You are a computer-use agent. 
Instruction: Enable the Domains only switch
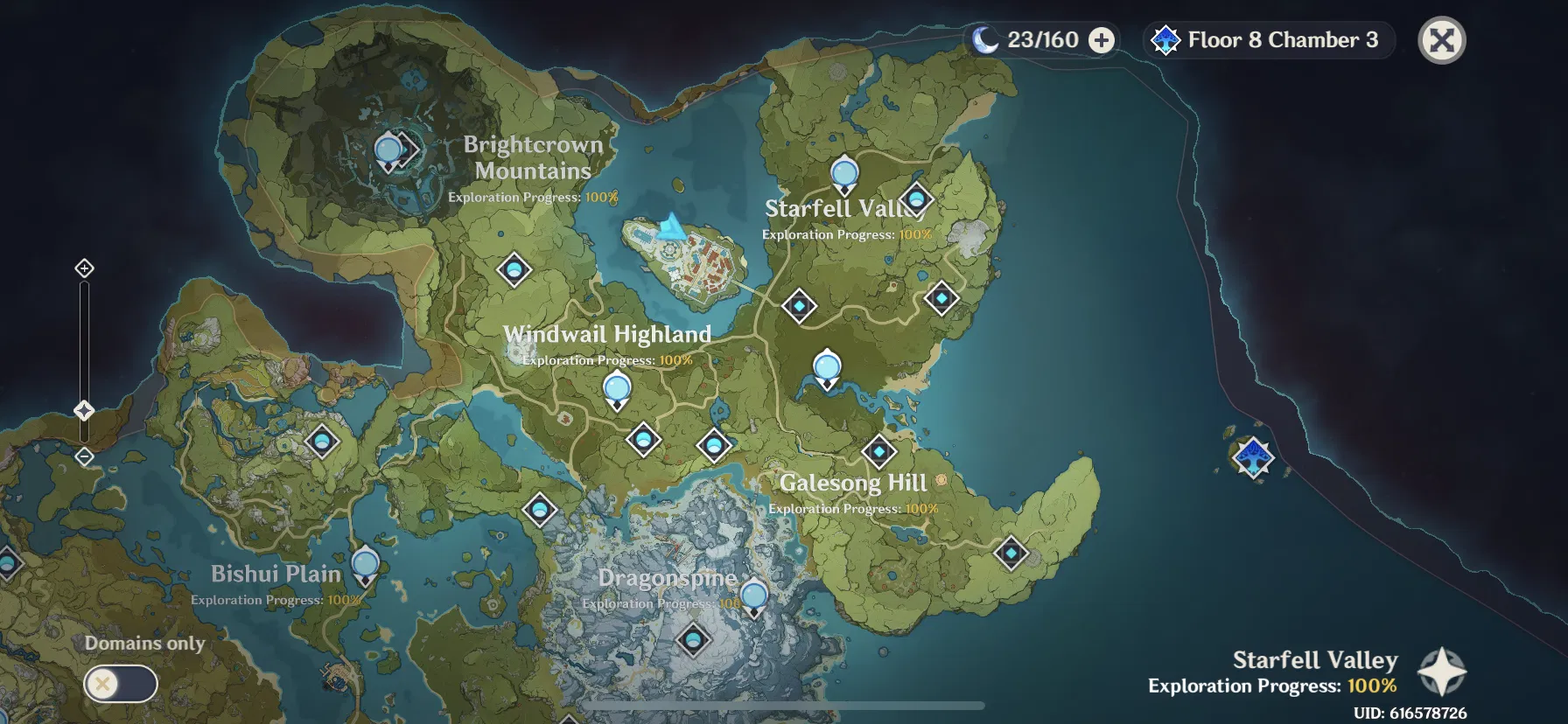tap(121, 684)
